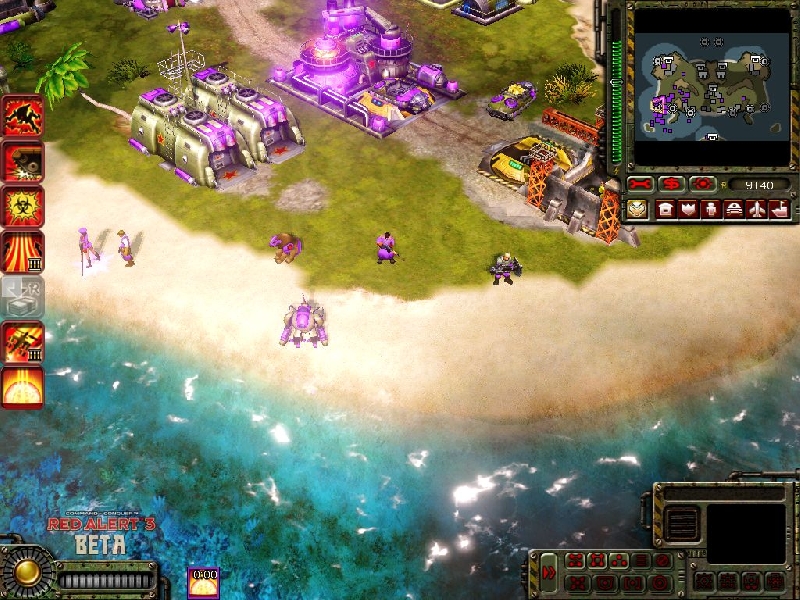800x600 pixels.
Task: Toggle the sell dollar-sign button
Action: pos(671,185)
